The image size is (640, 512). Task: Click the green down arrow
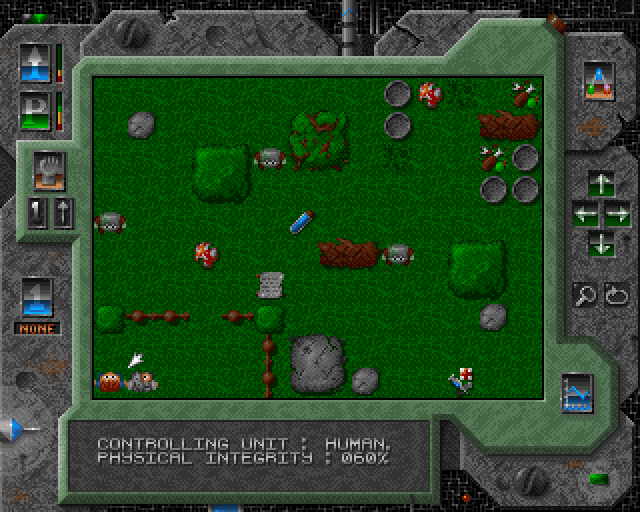coord(600,241)
